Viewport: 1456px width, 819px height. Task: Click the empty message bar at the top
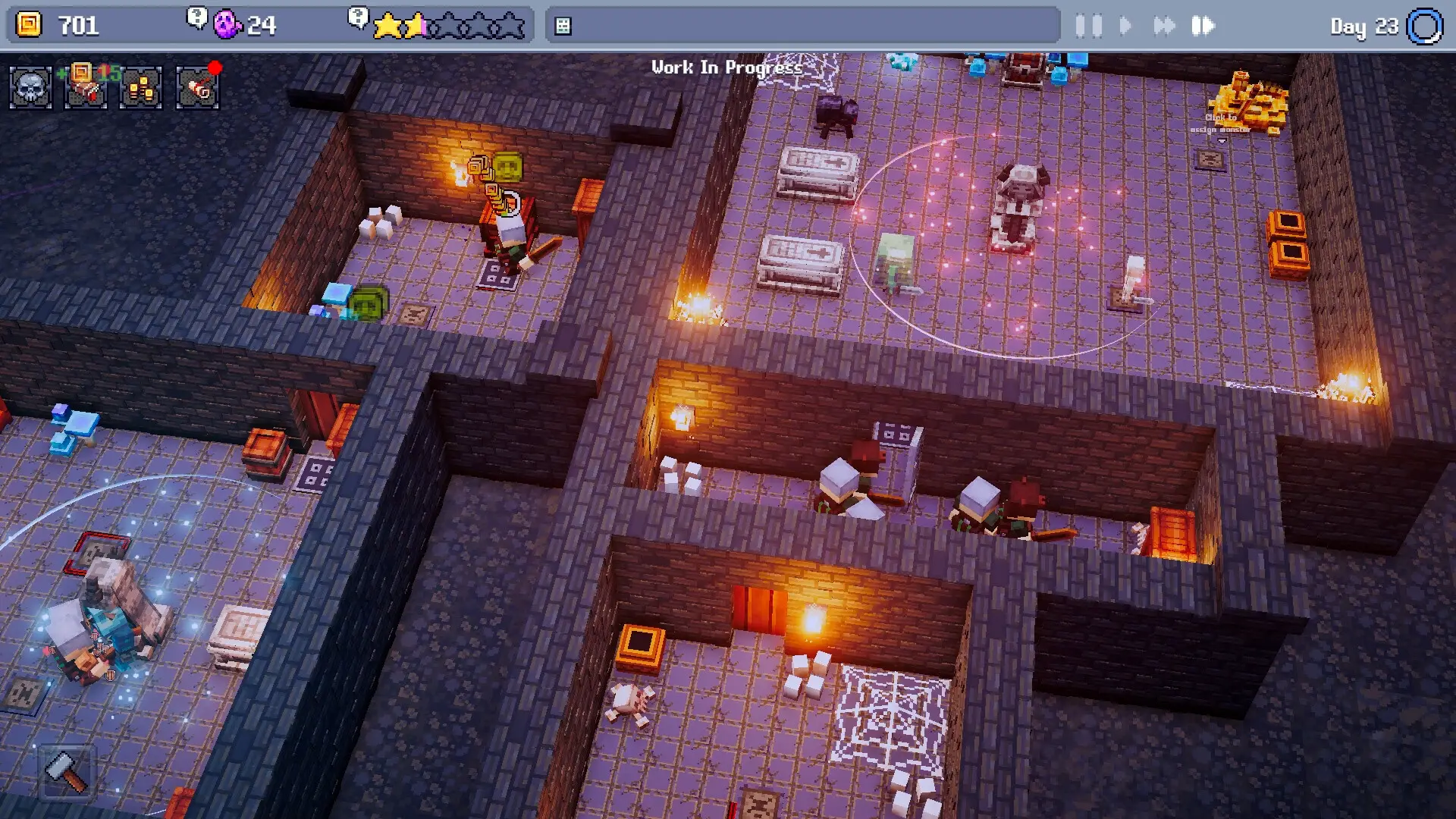pos(804,25)
